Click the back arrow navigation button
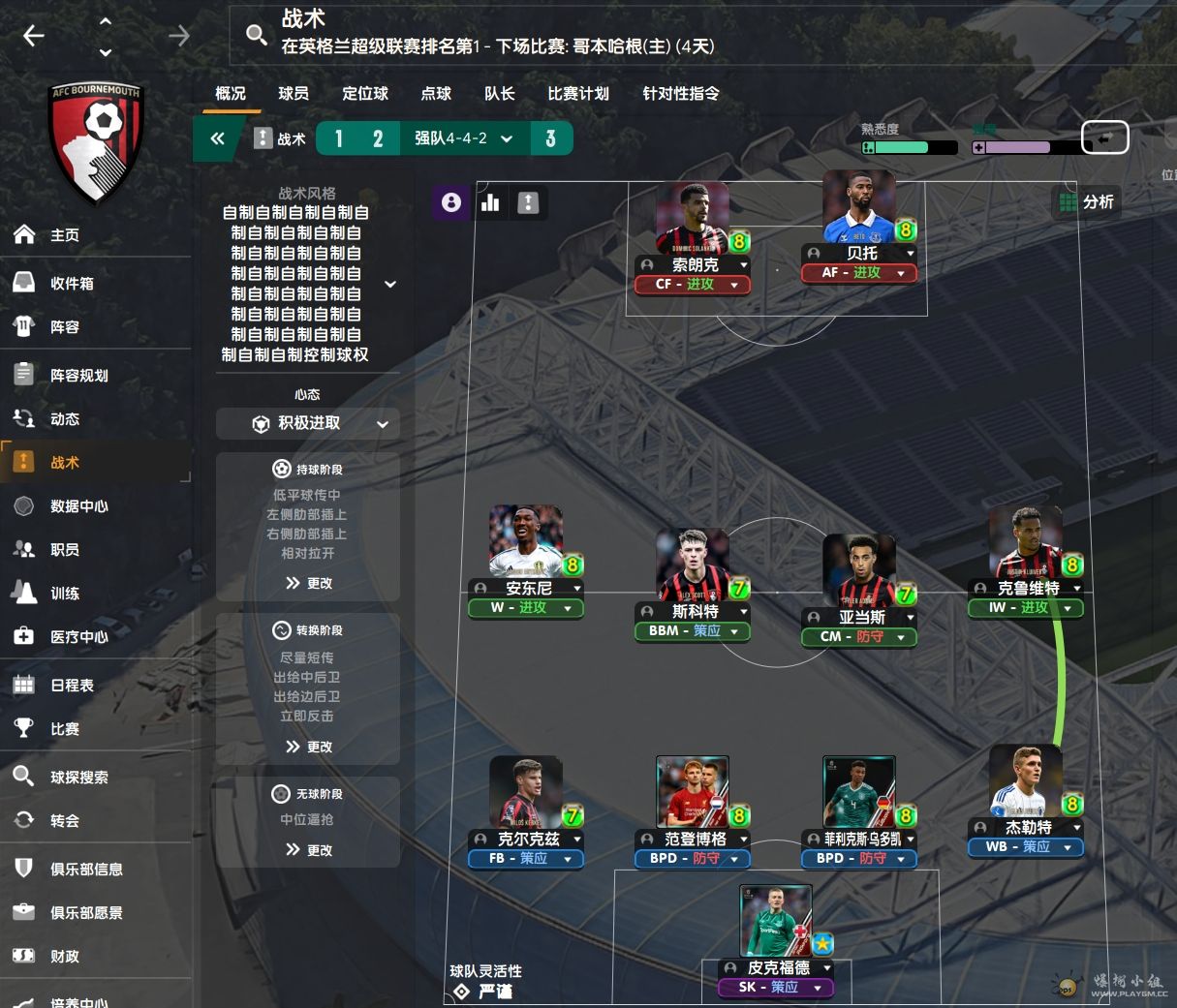 pos(34,36)
